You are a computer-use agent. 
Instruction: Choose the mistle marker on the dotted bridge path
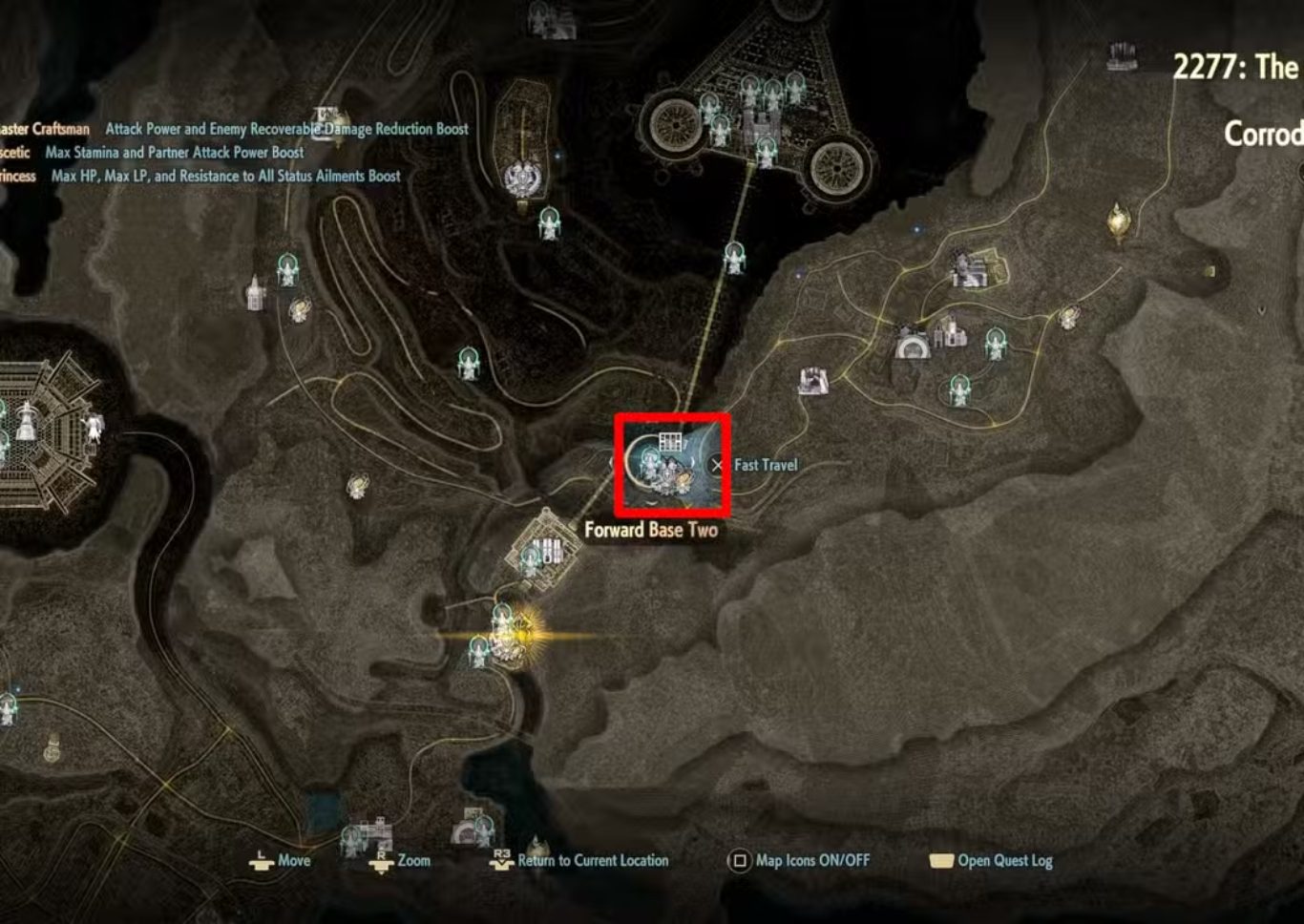click(x=734, y=258)
